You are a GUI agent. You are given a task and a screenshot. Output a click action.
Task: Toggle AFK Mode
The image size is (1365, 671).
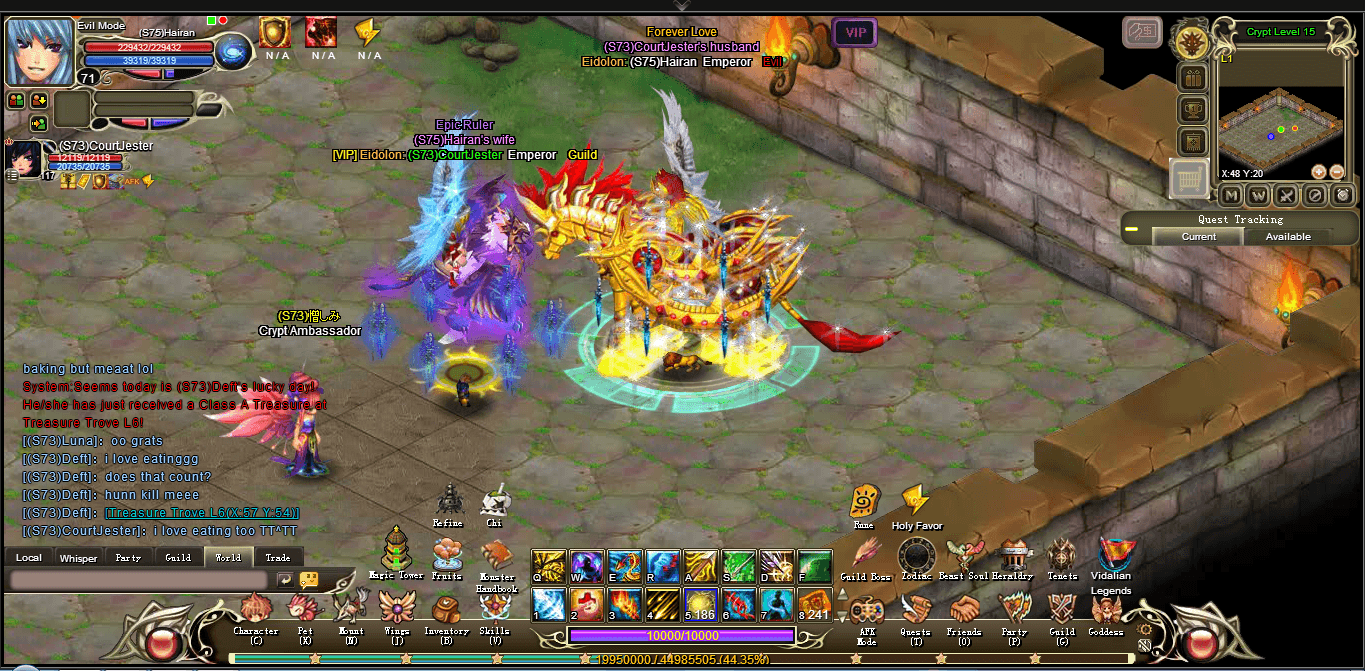[x=866, y=612]
